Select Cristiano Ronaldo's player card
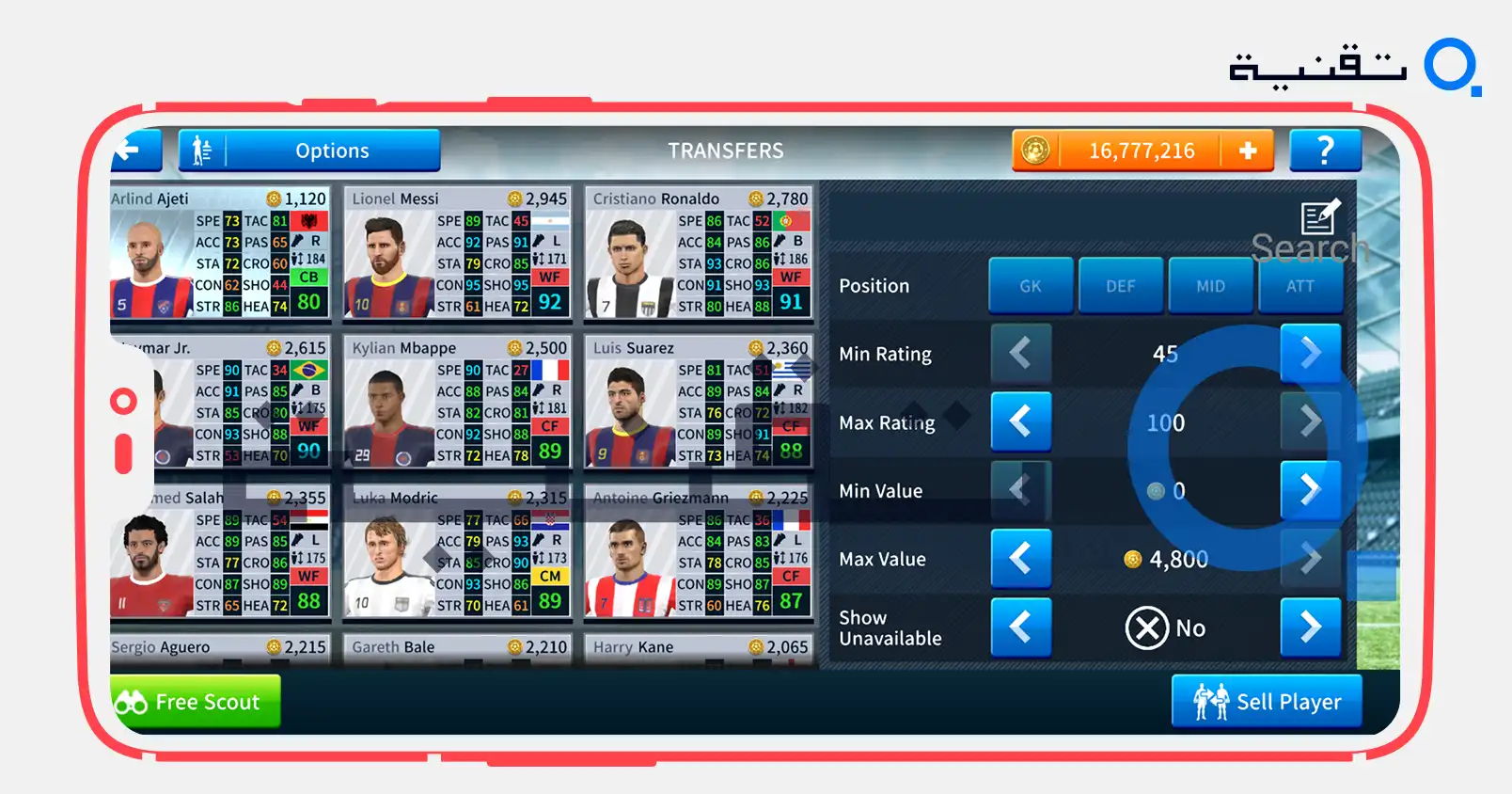Viewport: 1512px width, 794px height. click(x=699, y=253)
